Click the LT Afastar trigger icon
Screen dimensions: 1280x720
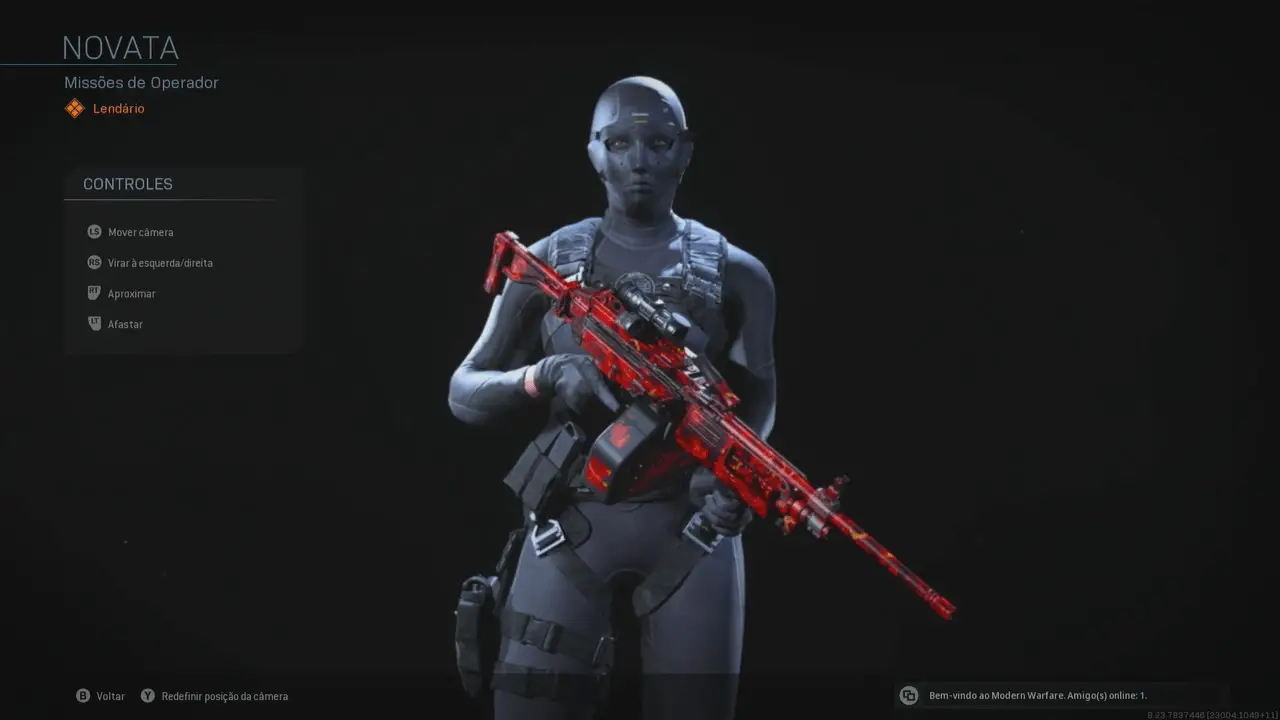tap(93, 323)
